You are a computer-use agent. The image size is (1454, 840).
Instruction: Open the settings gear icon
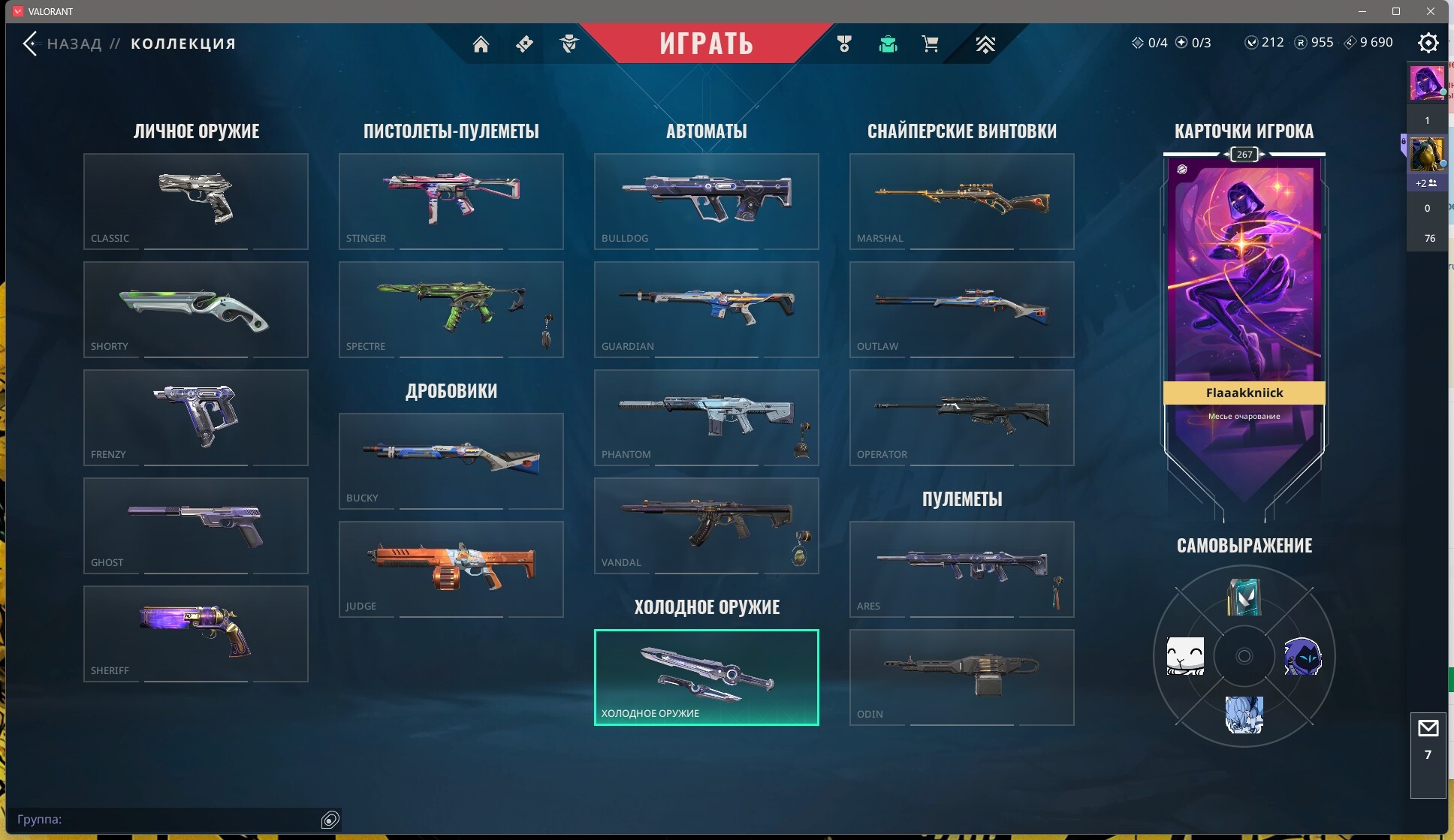tap(1428, 43)
